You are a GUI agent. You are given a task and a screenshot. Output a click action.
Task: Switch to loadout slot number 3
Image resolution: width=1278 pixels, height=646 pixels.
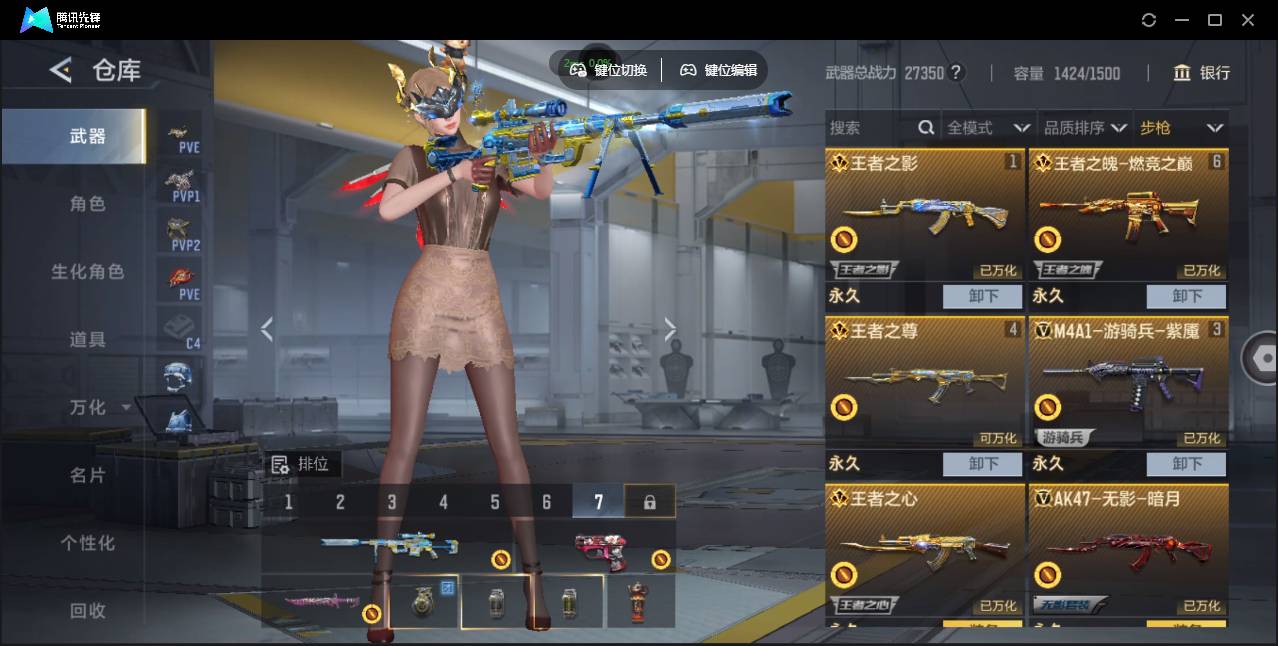click(x=391, y=502)
